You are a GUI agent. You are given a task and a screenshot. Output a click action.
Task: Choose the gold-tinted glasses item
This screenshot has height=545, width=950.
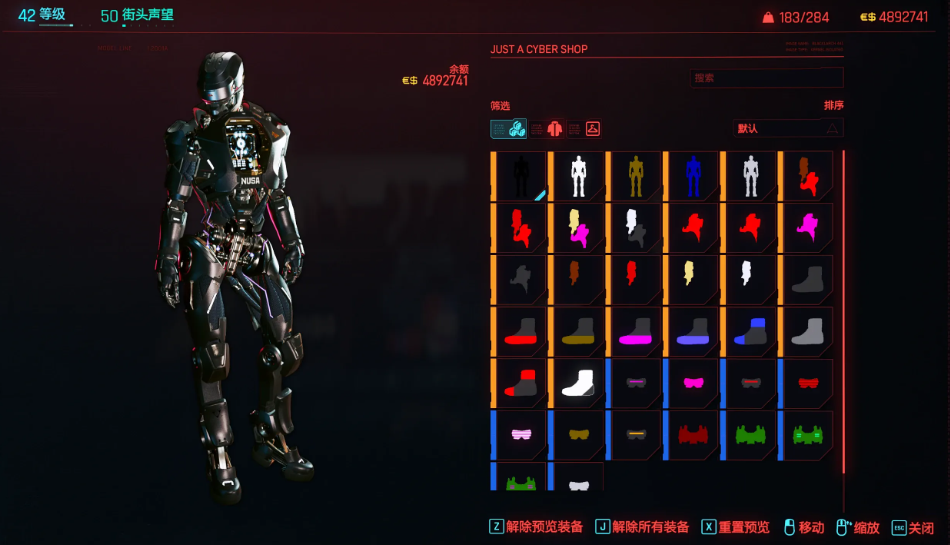[578, 436]
